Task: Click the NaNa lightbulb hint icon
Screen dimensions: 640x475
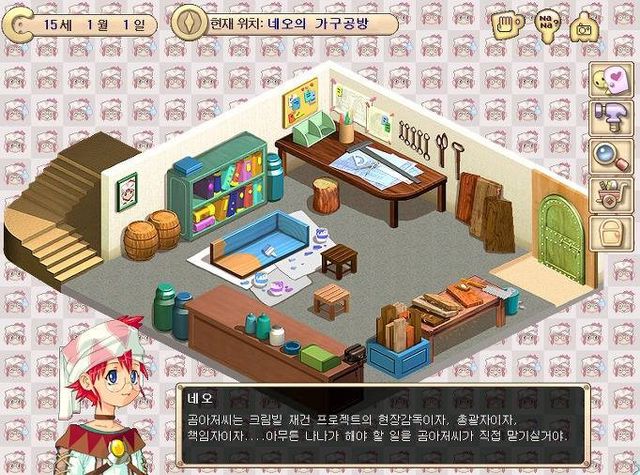Action: 546,23
